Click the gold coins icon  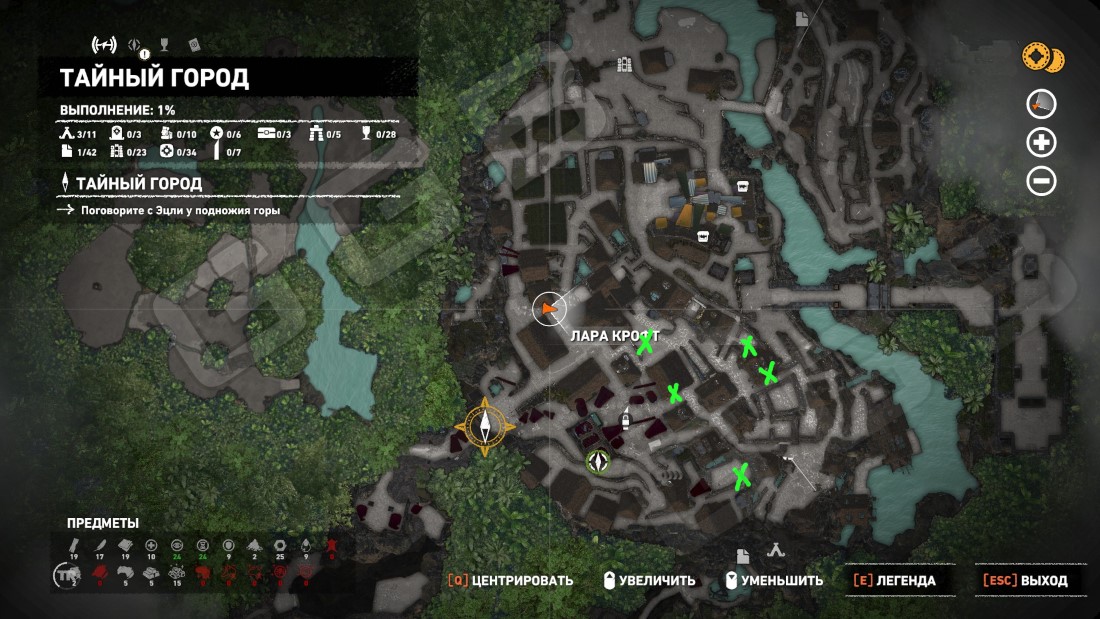(1042, 57)
